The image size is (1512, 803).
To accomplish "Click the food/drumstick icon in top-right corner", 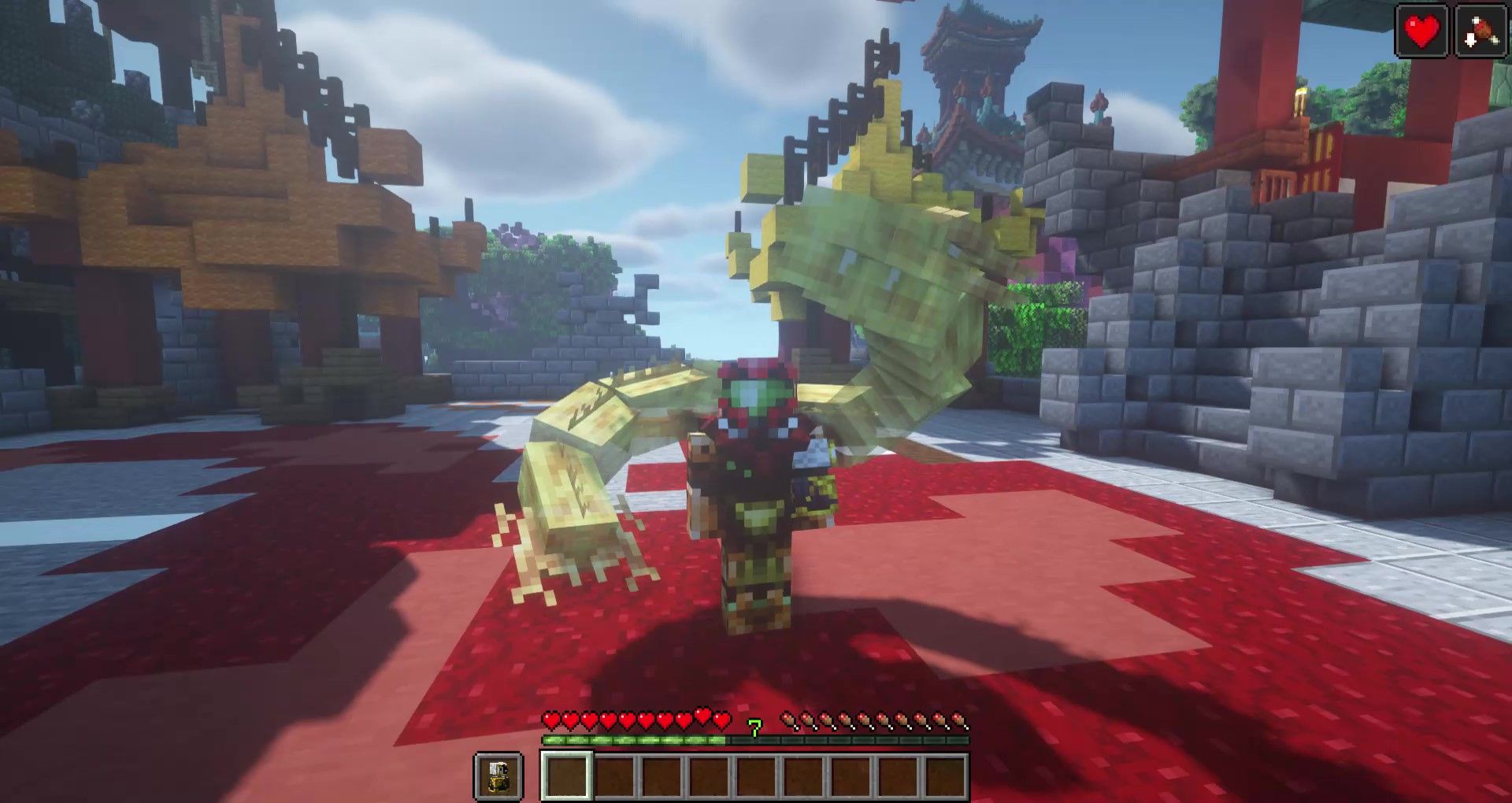I will (x=1480, y=31).
